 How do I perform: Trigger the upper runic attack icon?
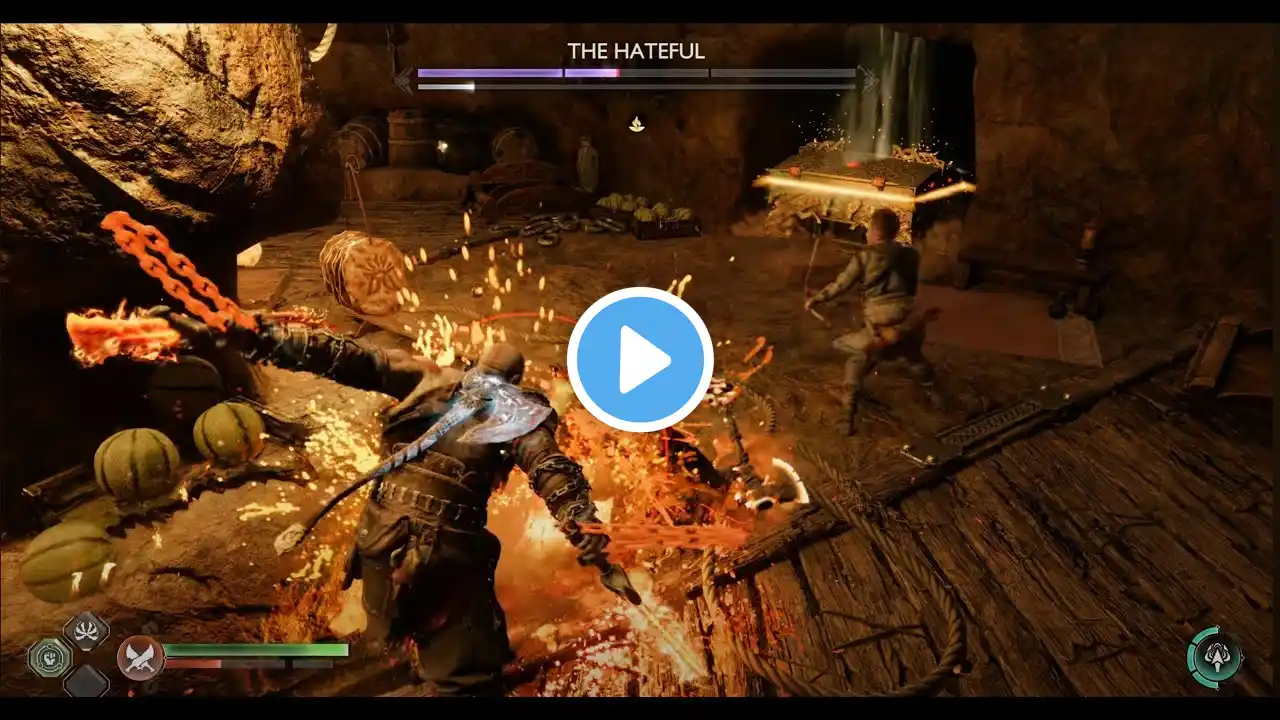tap(86, 630)
